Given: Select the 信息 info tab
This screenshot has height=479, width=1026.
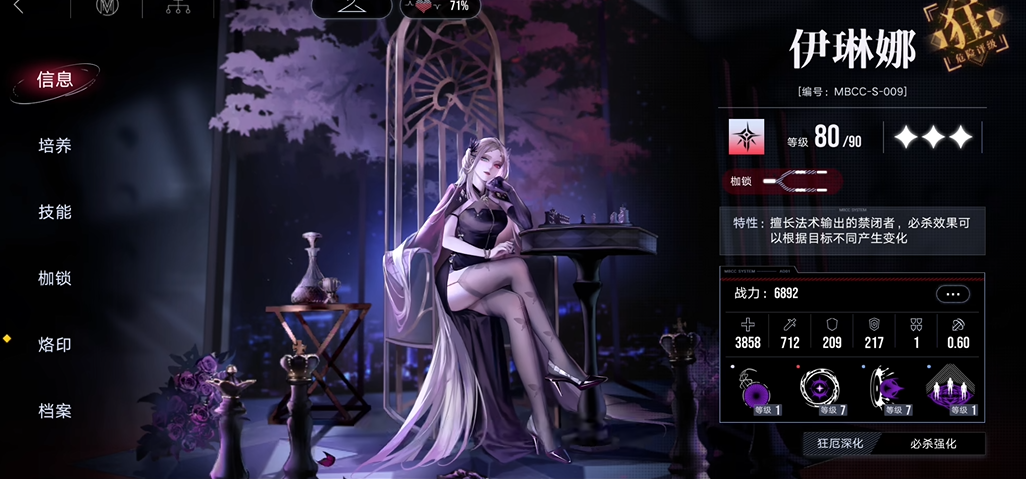Looking at the screenshot, I should tap(55, 80).
